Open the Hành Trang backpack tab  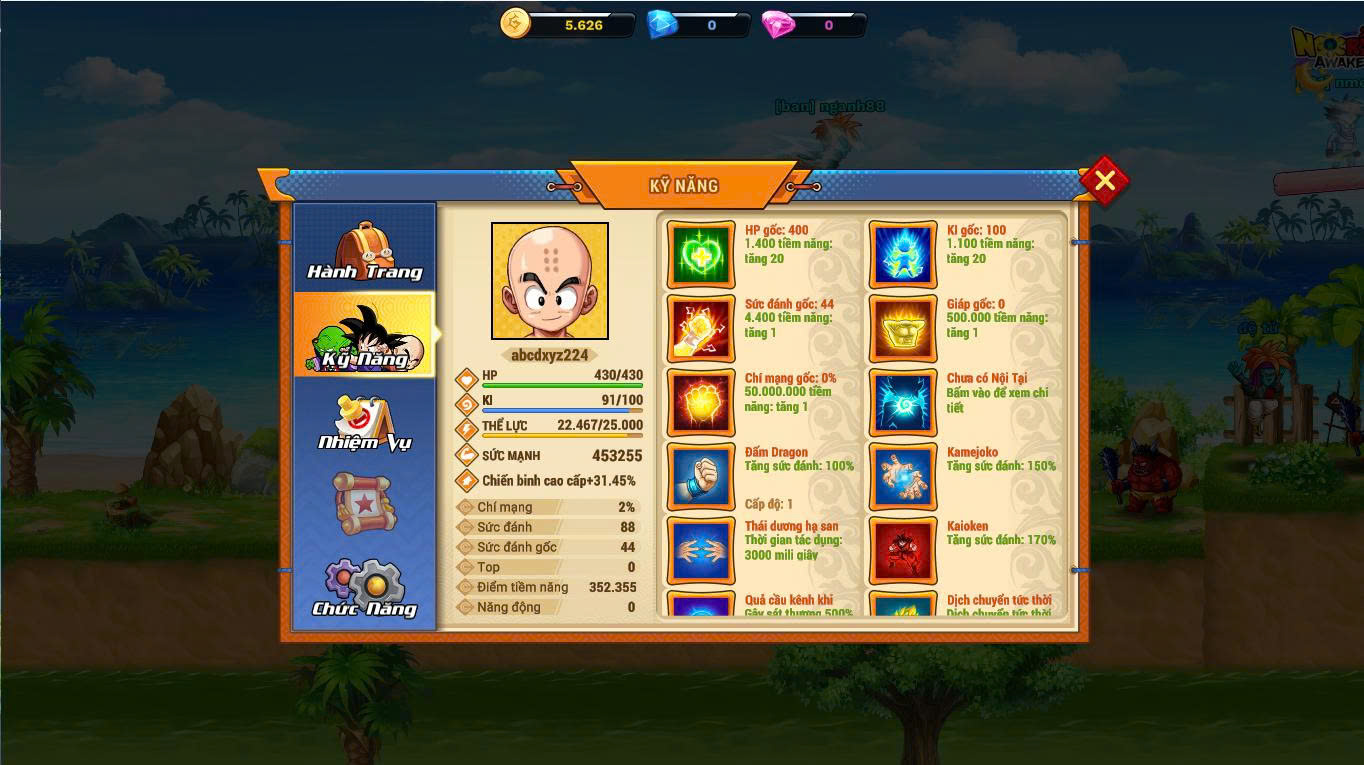364,250
